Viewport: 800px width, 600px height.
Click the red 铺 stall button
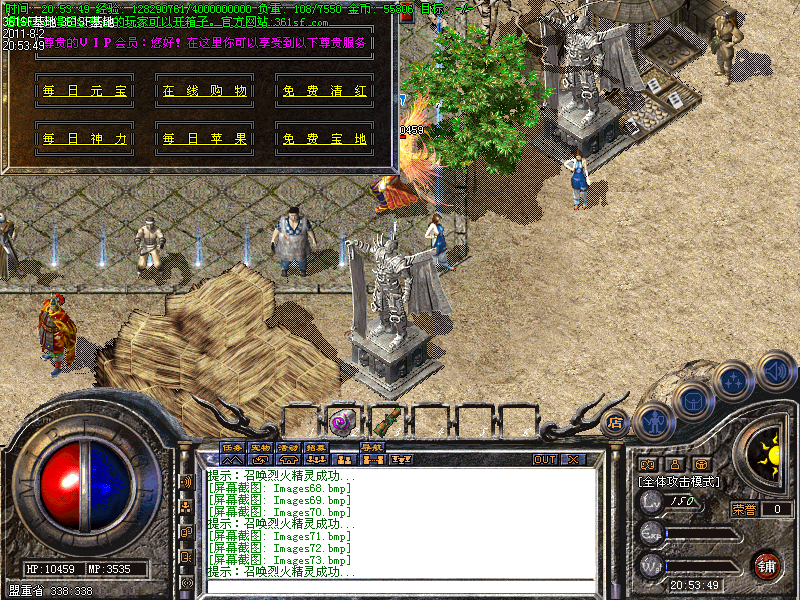coord(767,564)
